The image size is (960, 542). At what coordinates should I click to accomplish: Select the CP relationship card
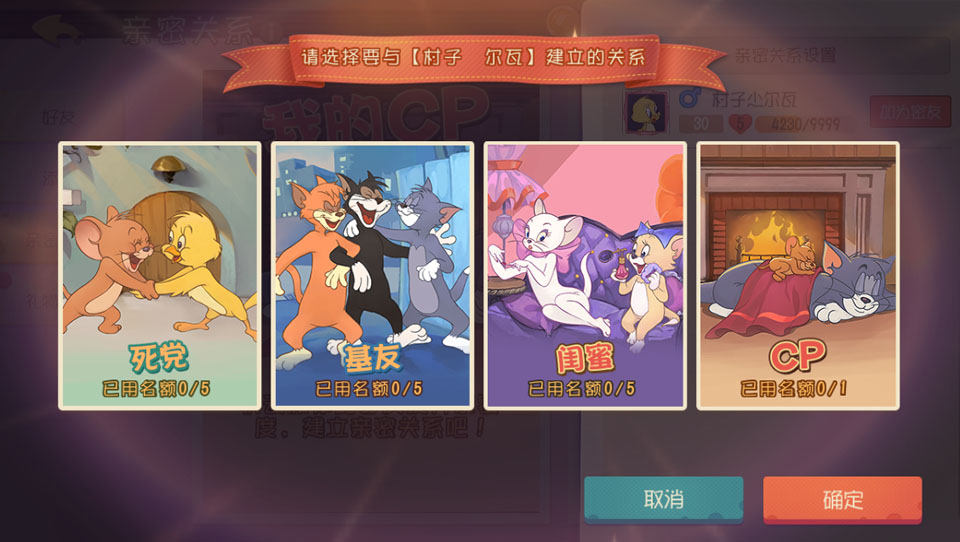797,275
